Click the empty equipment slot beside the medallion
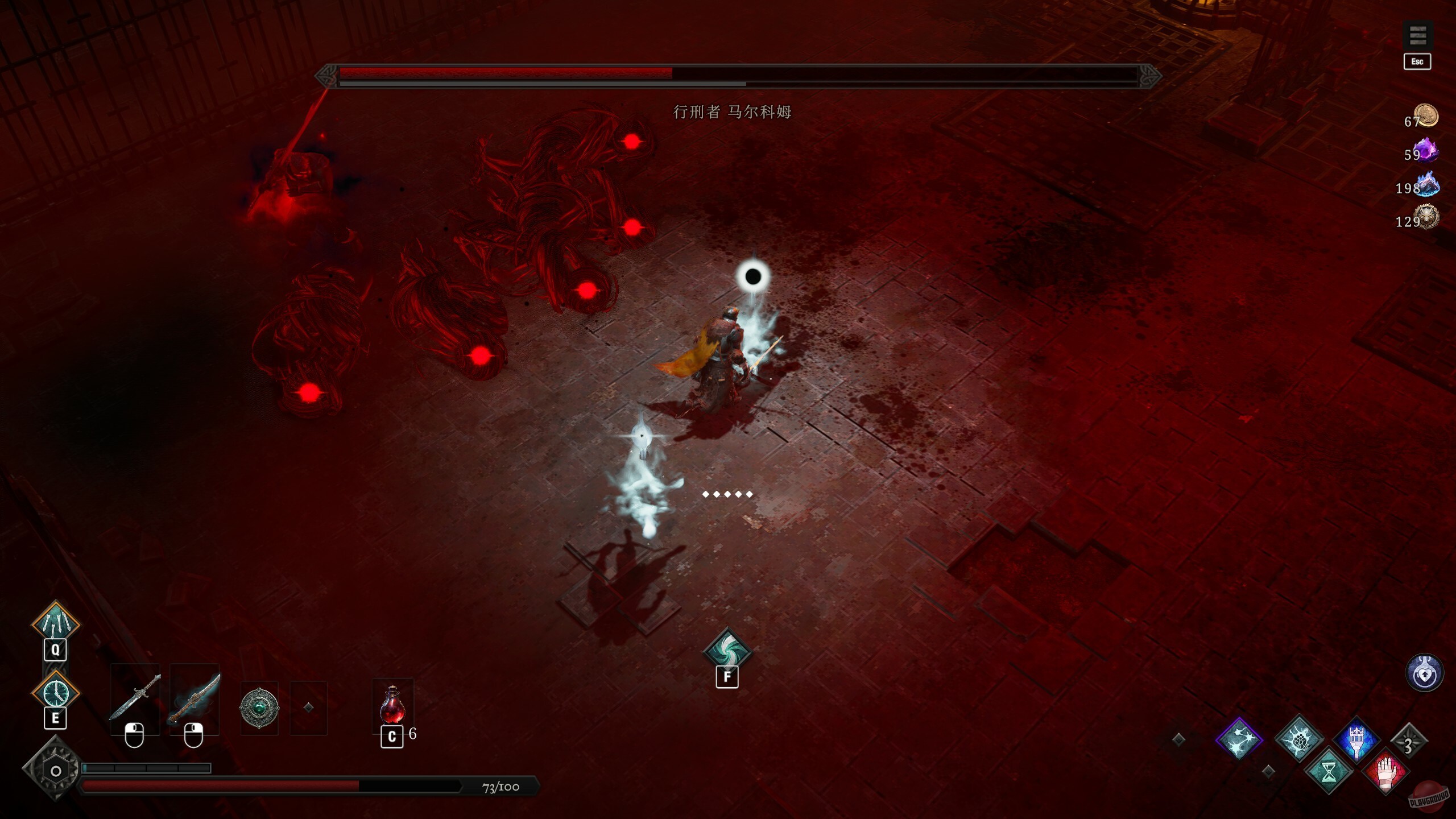1456x819 pixels. (x=308, y=707)
